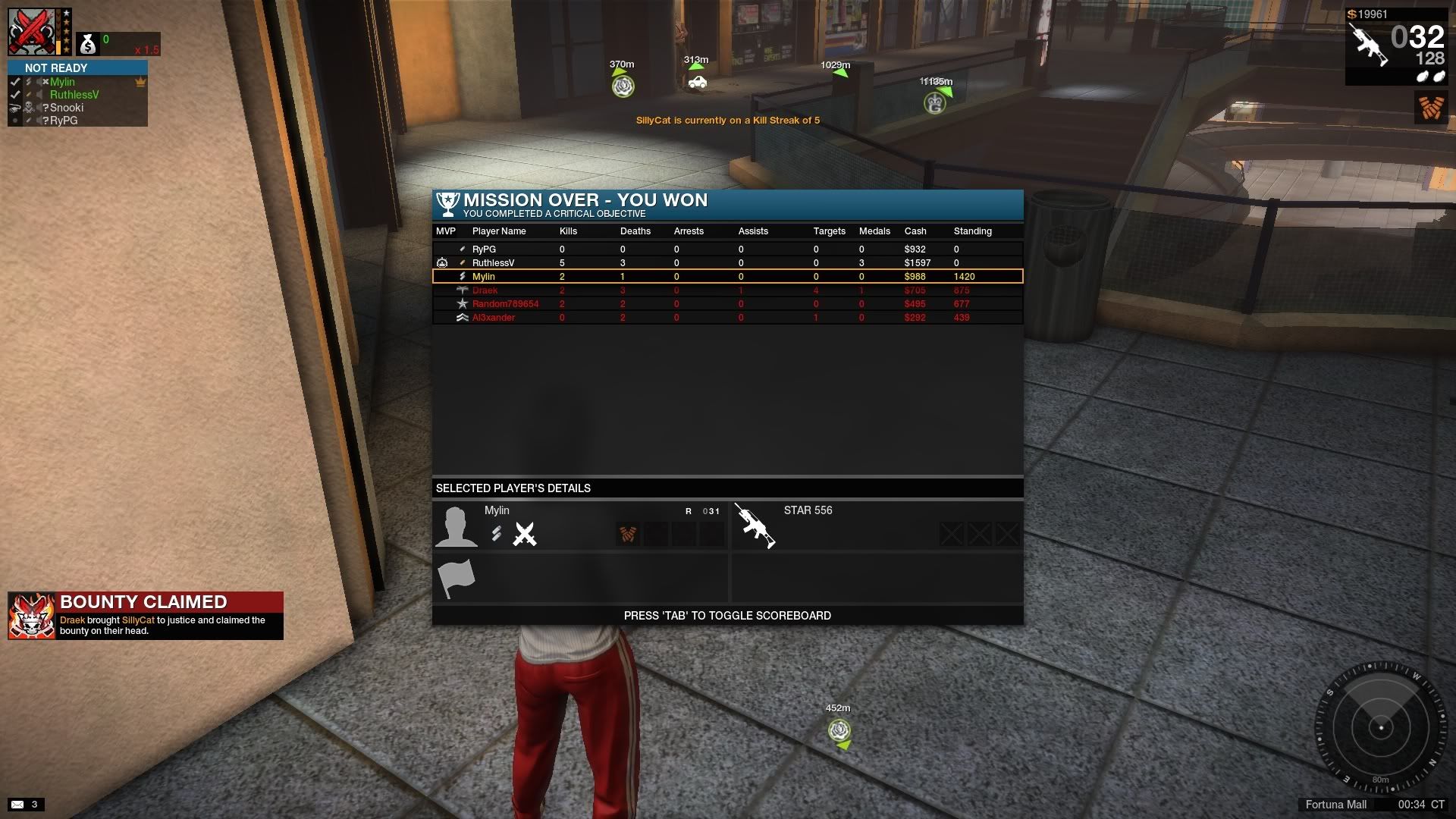Open the mail envelope inbox

coord(17,805)
